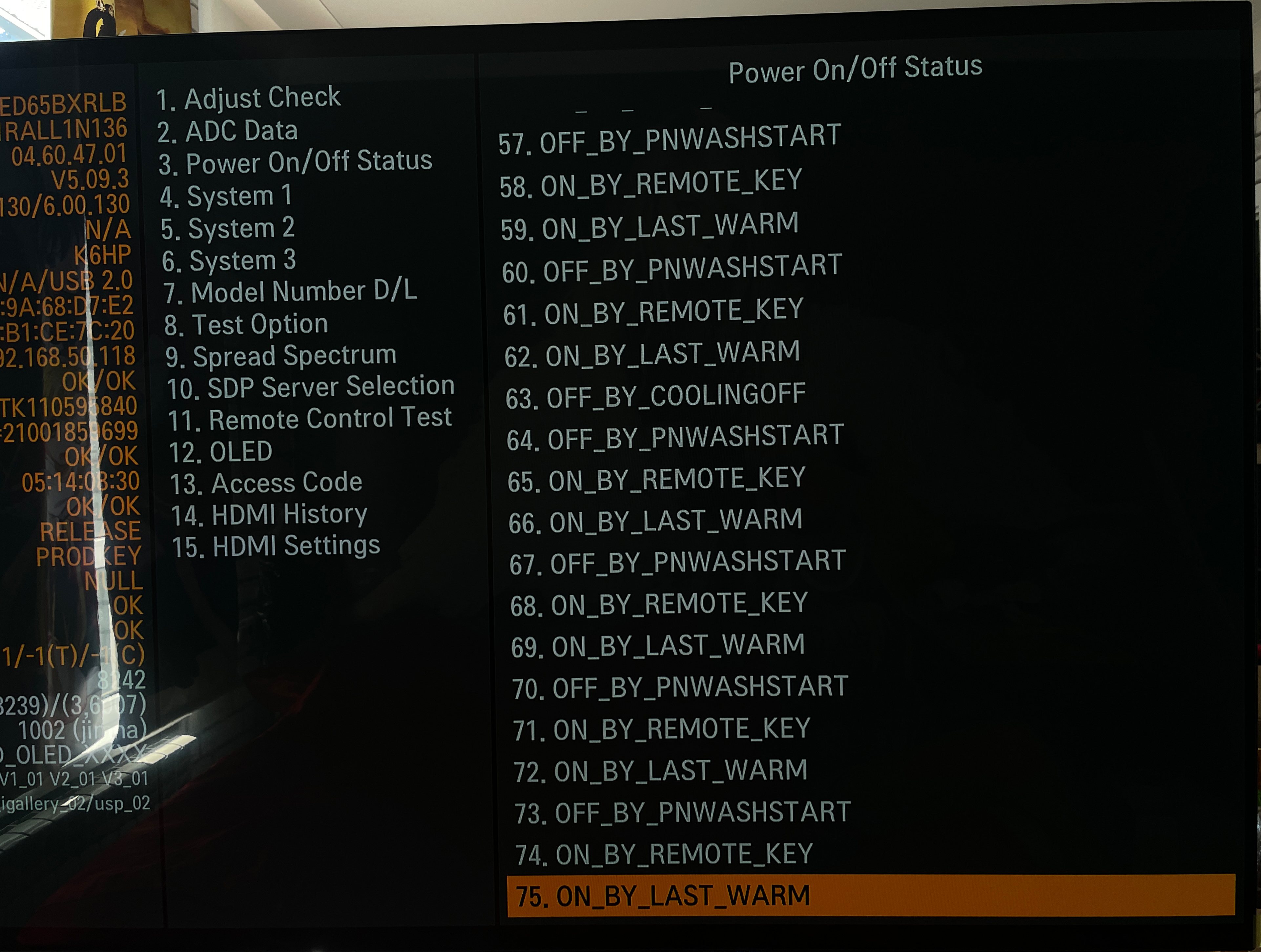The width and height of the screenshot is (1261, 952).
Task: Choose menu item 3 Power On/Off Status
Action: [x=295, y=162]
